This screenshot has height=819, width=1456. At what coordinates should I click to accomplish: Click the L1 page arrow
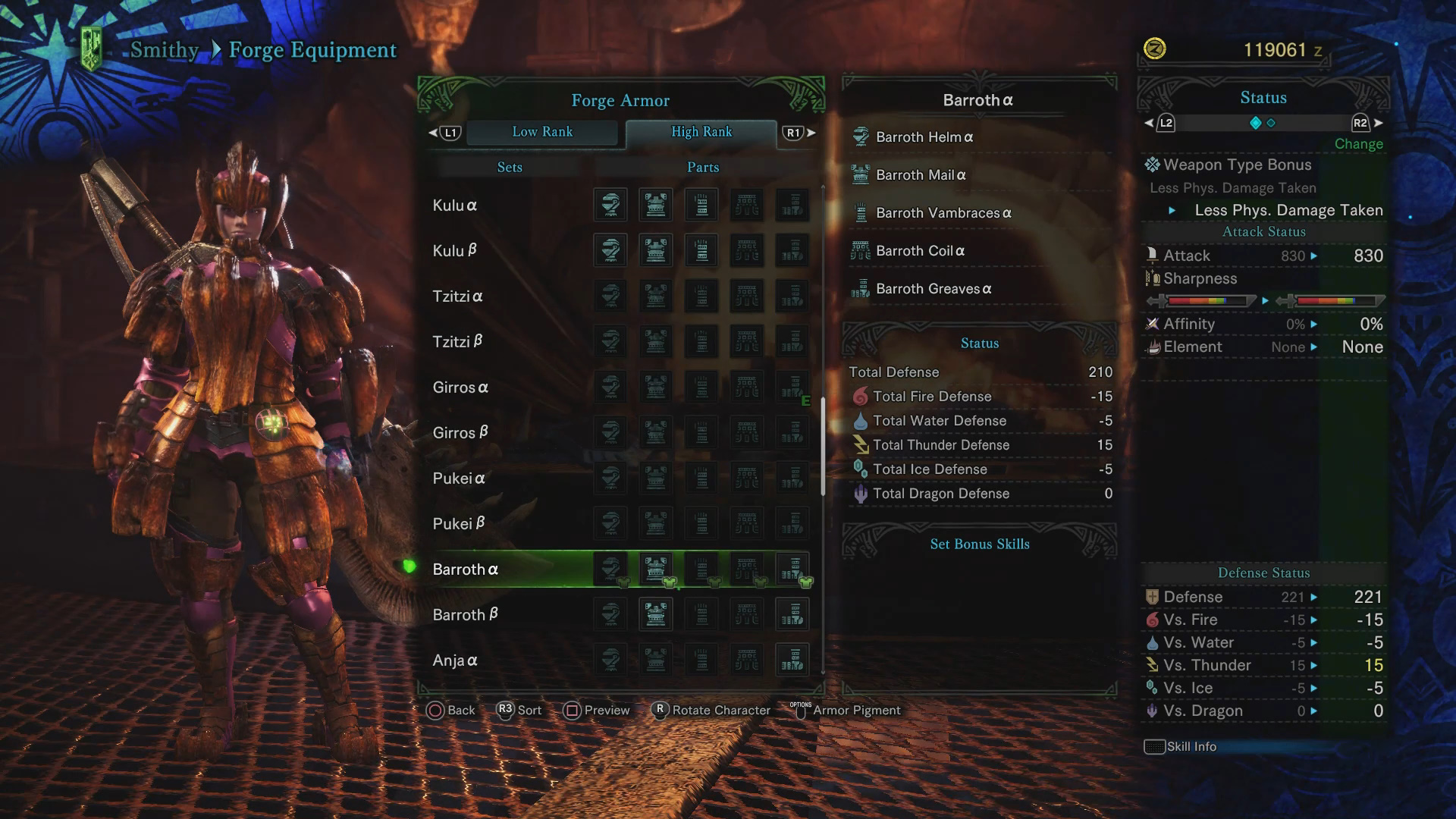448,132
